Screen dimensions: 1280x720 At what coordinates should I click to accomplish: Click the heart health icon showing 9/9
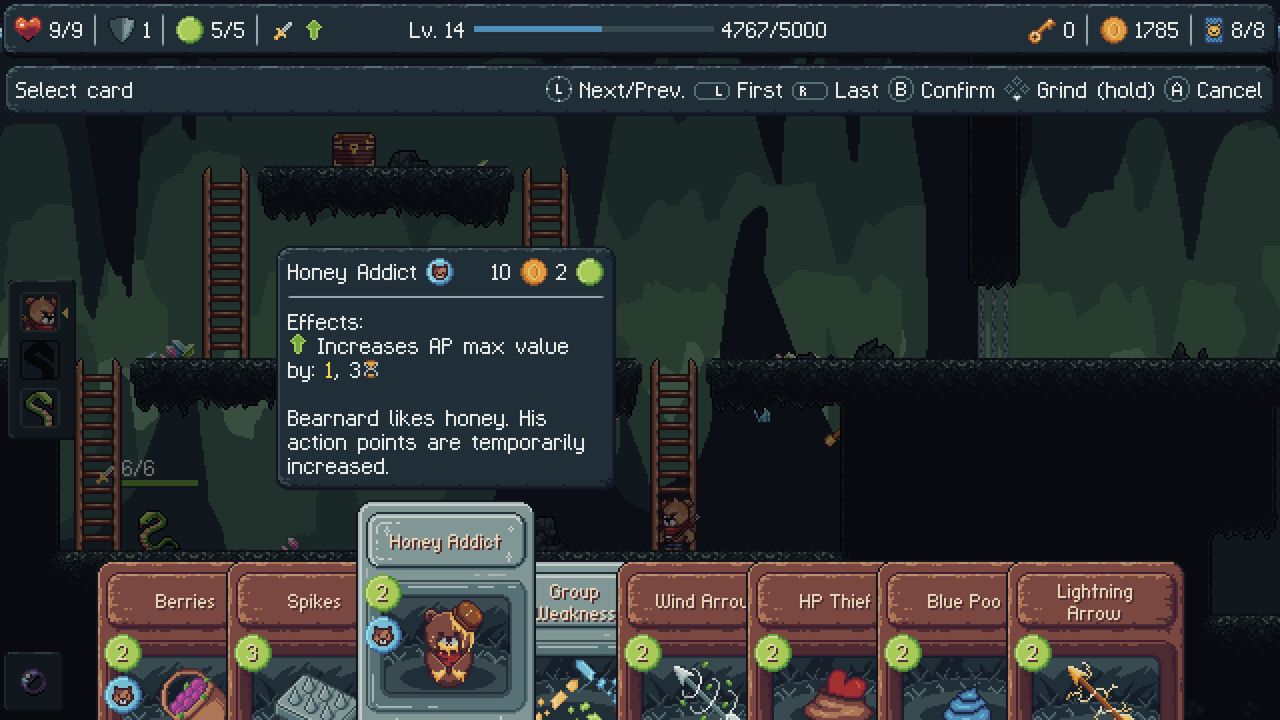[x=28, y=29]
